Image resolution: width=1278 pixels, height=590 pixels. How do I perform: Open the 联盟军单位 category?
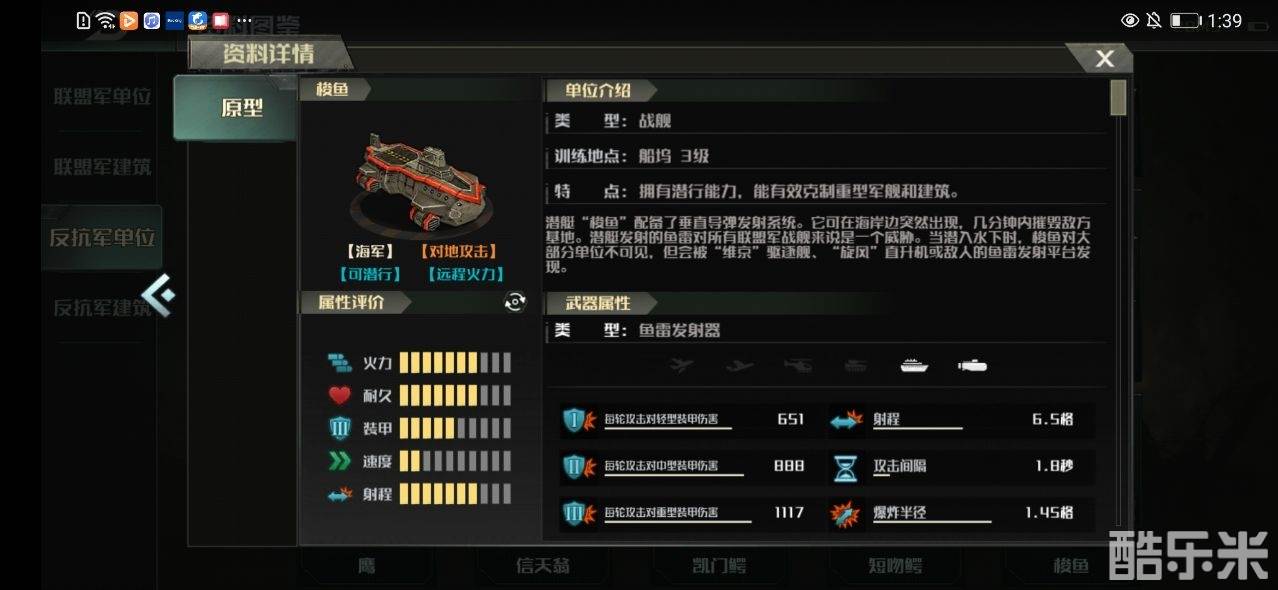click(x=102, y=97)
